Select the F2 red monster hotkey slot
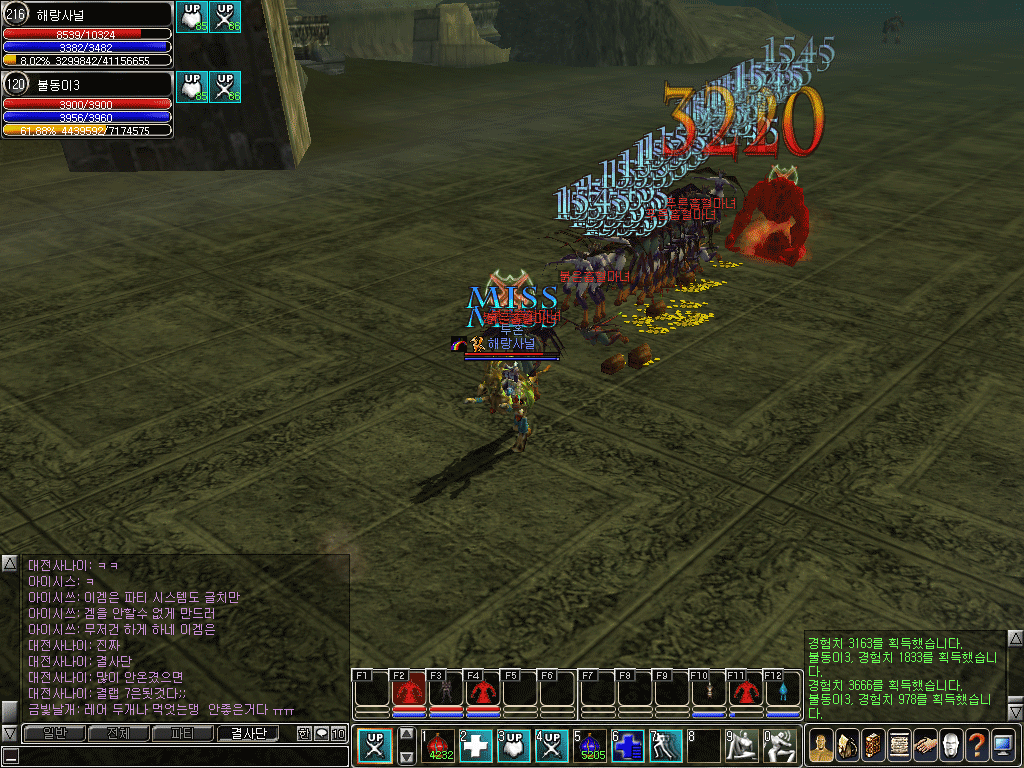This screenshot has height=768, width=1024. click(408, 691)
